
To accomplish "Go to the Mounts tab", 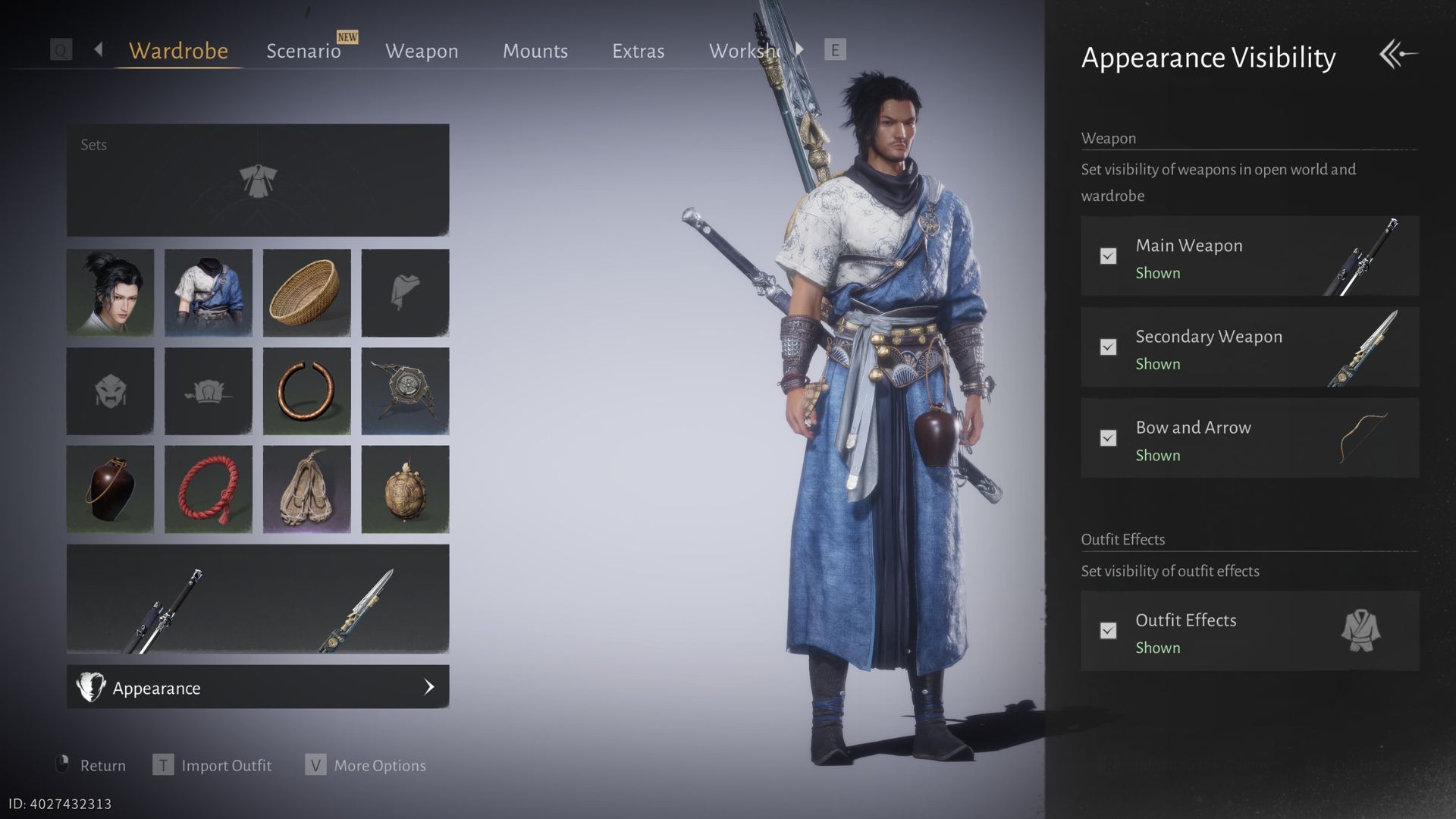I will tap(535, 51).
